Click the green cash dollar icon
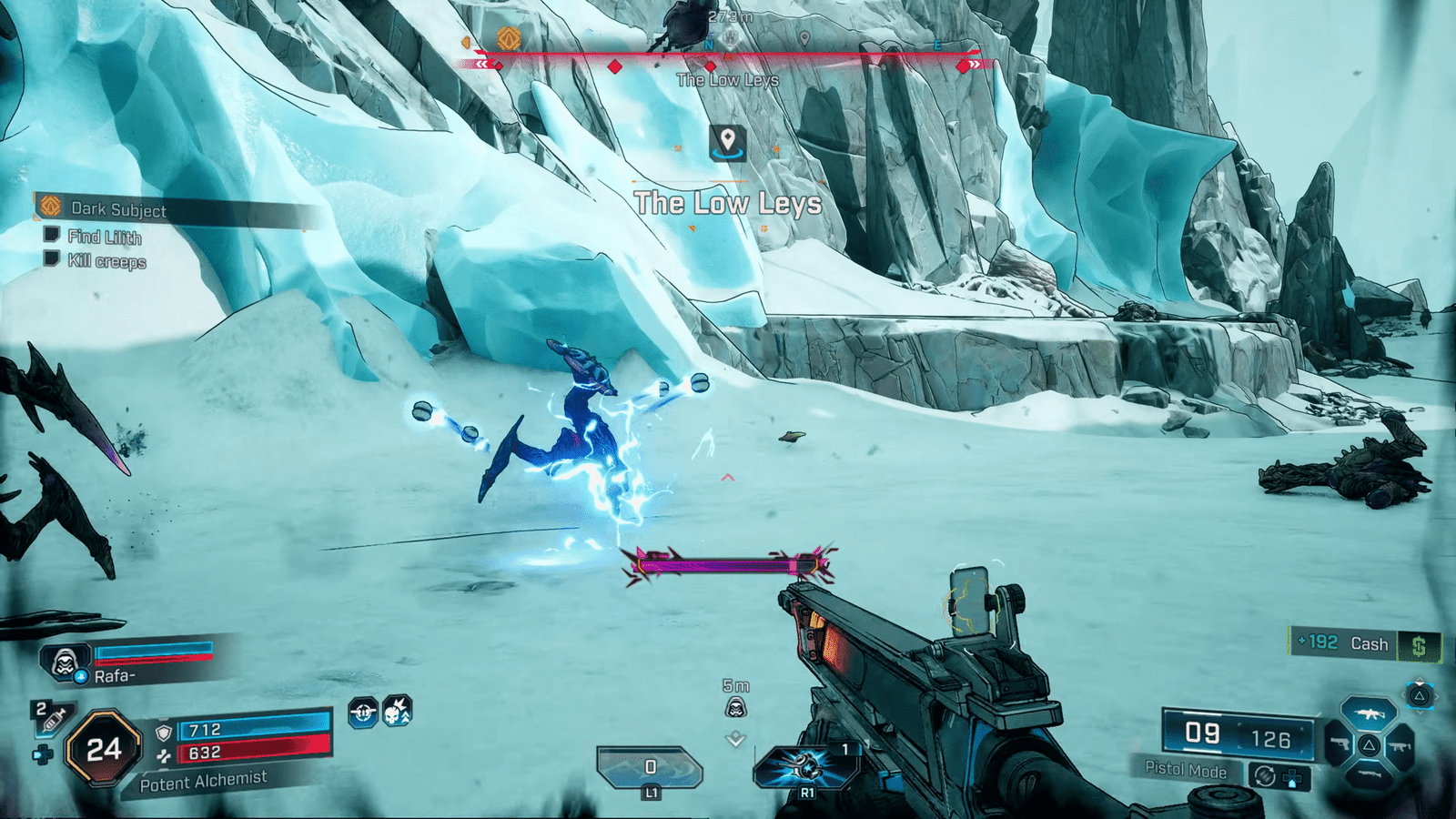1456x819 pixels. 1418,646
